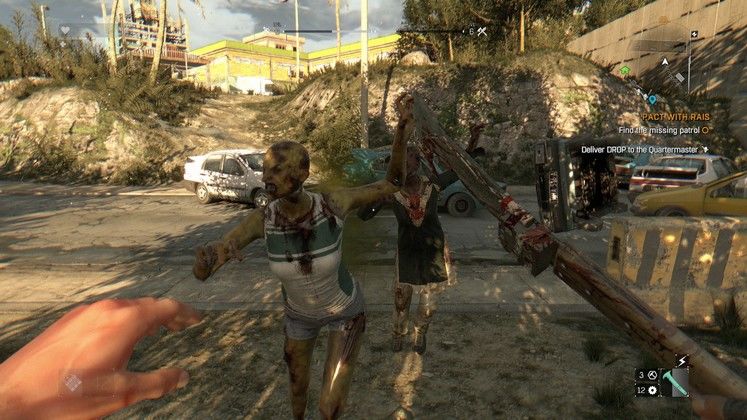Select the Deliver DROP to the Quartermaster objective

click(640, 150)
